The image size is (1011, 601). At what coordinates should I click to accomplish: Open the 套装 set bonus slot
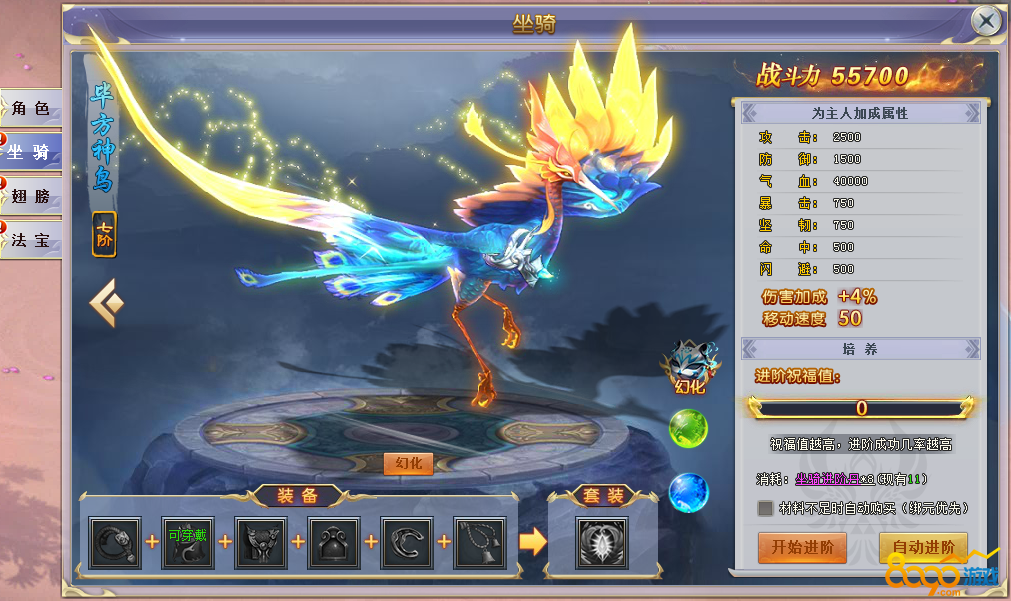[x=601, y=542]
